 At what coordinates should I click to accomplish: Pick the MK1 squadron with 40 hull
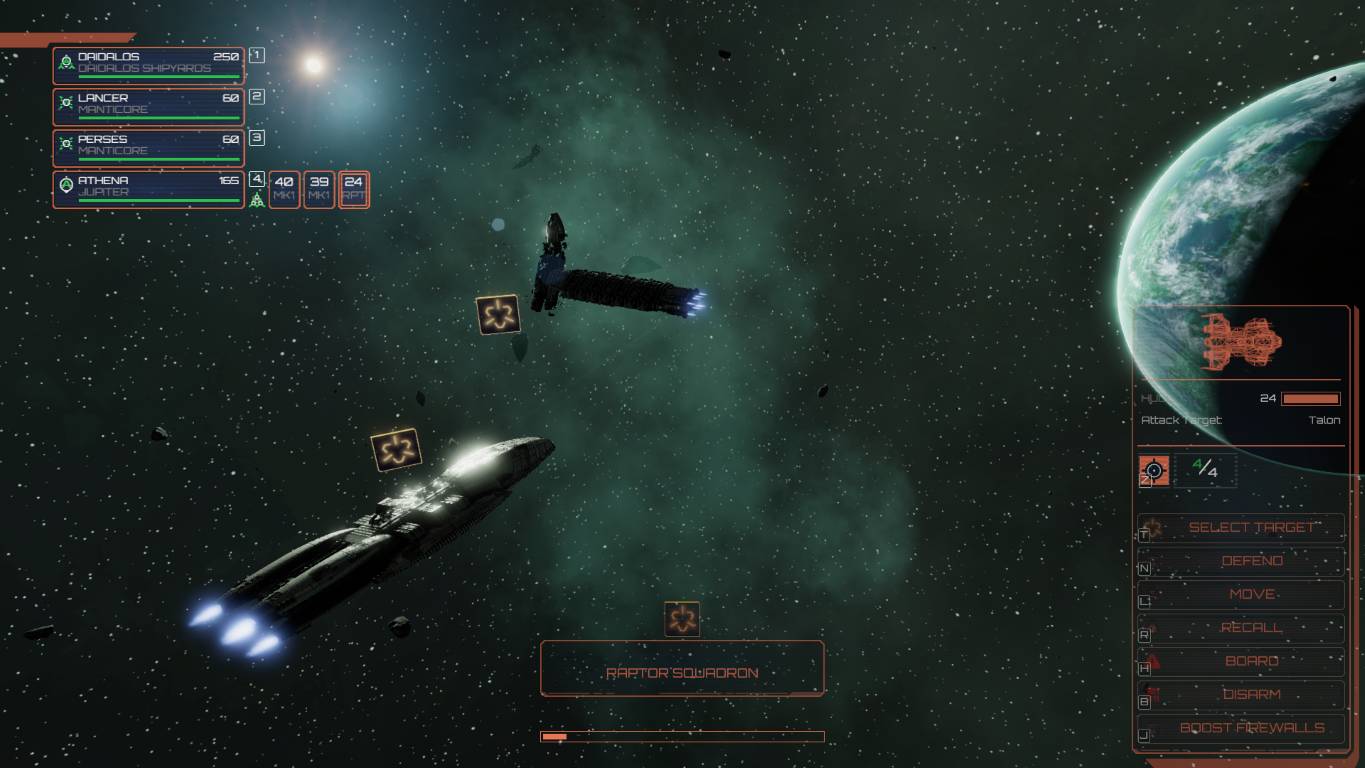285,189
